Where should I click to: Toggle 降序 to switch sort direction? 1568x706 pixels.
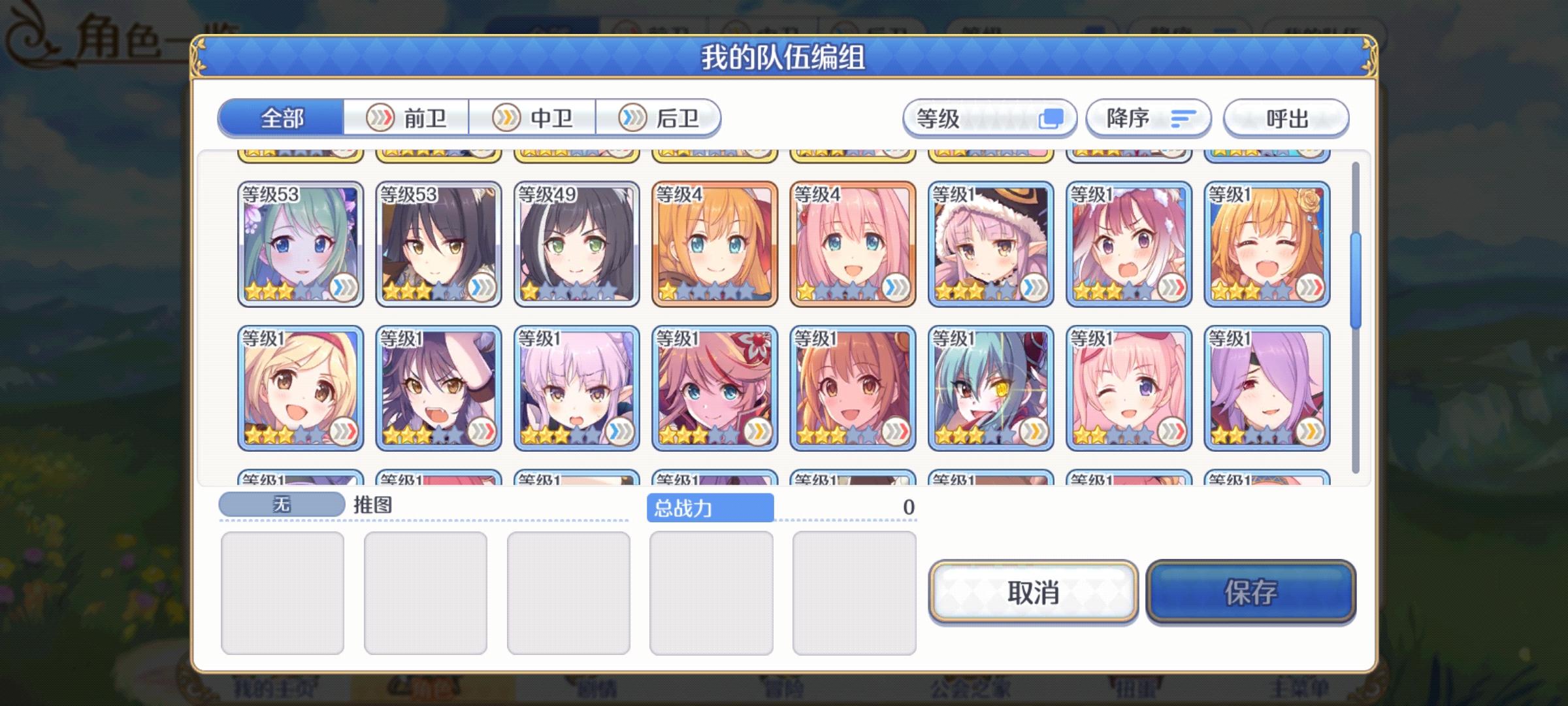[x=1147, y=118]
